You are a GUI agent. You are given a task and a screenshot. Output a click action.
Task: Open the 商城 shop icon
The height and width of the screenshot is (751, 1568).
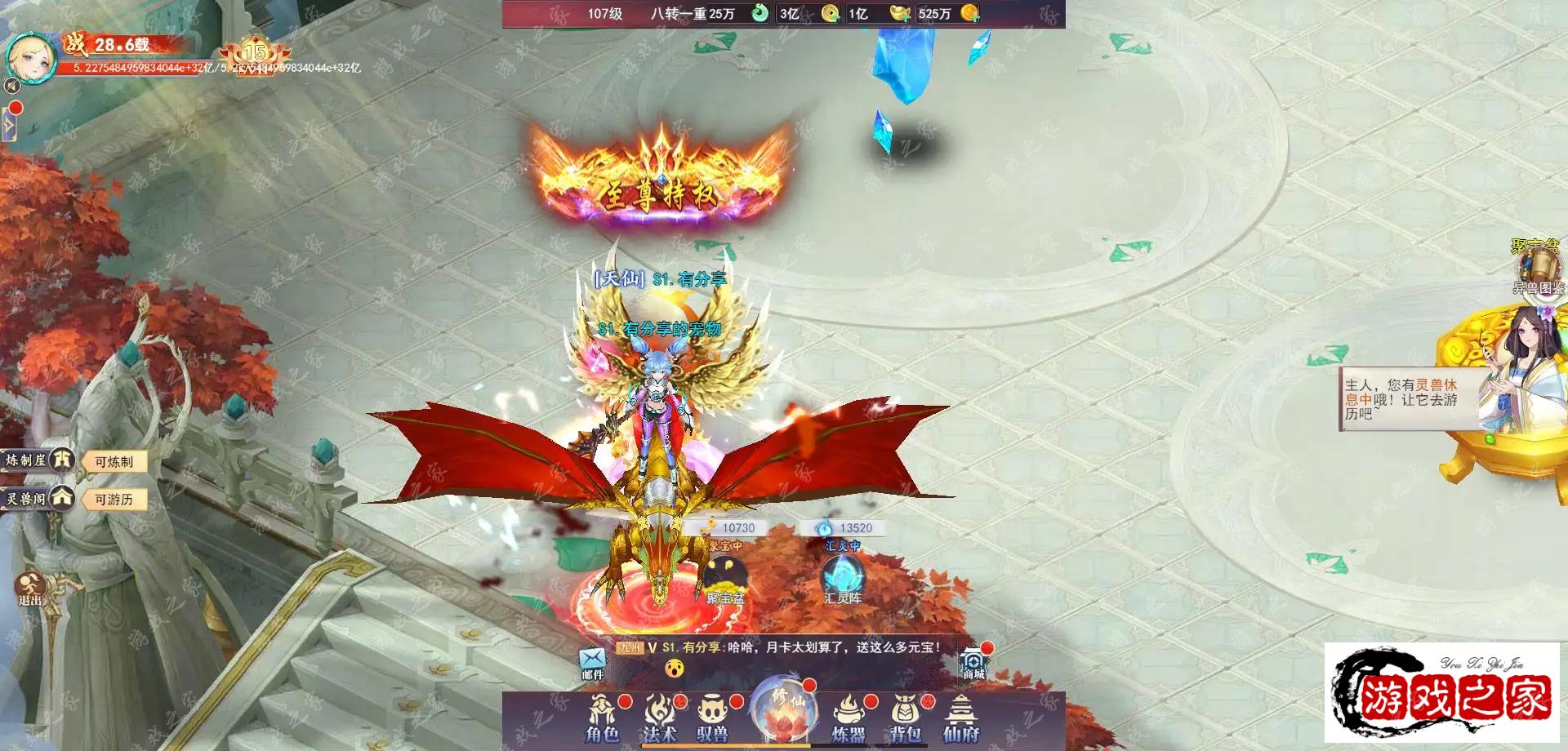(x=973, y=663)
